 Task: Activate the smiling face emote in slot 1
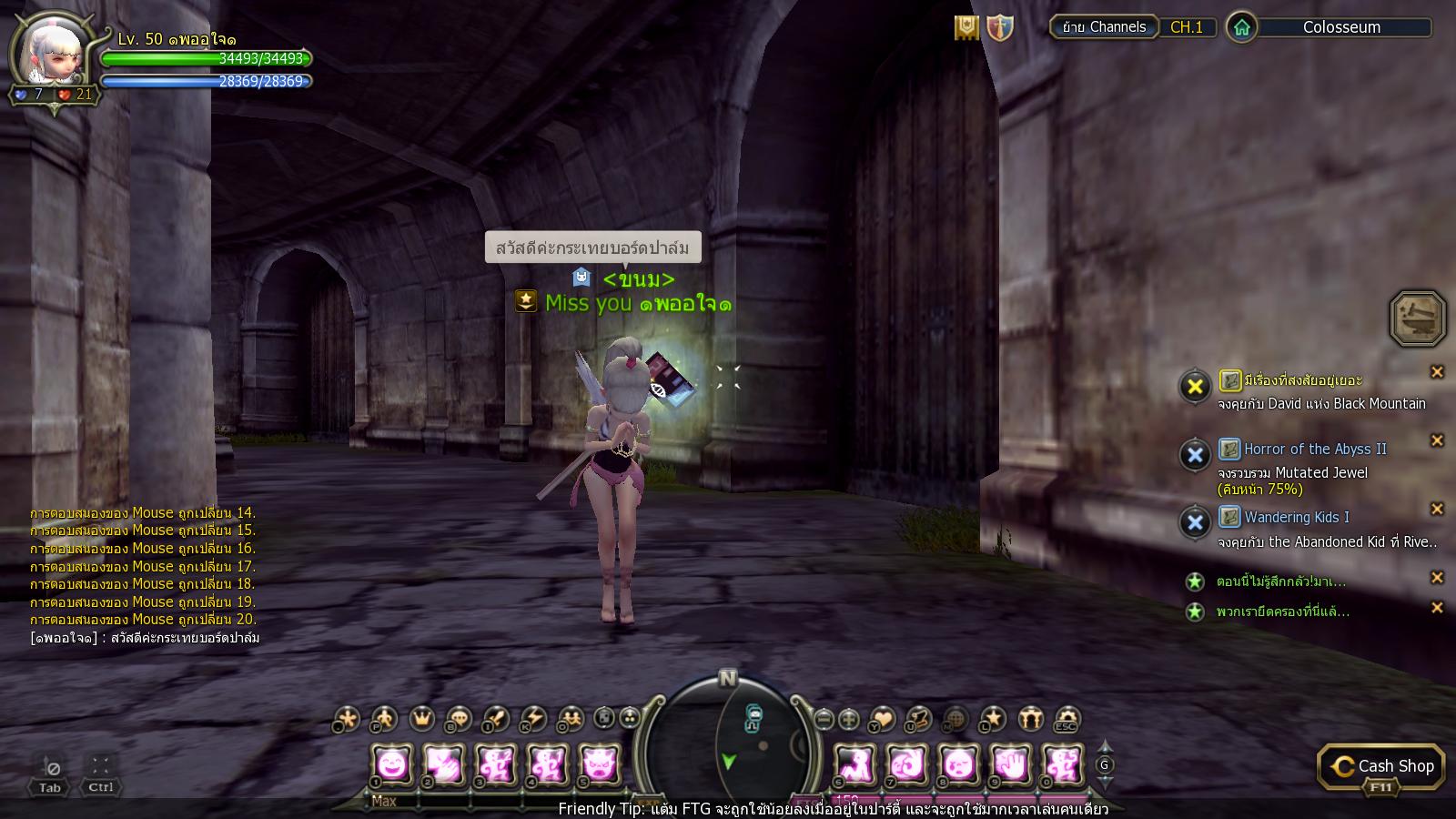[393, 763]
